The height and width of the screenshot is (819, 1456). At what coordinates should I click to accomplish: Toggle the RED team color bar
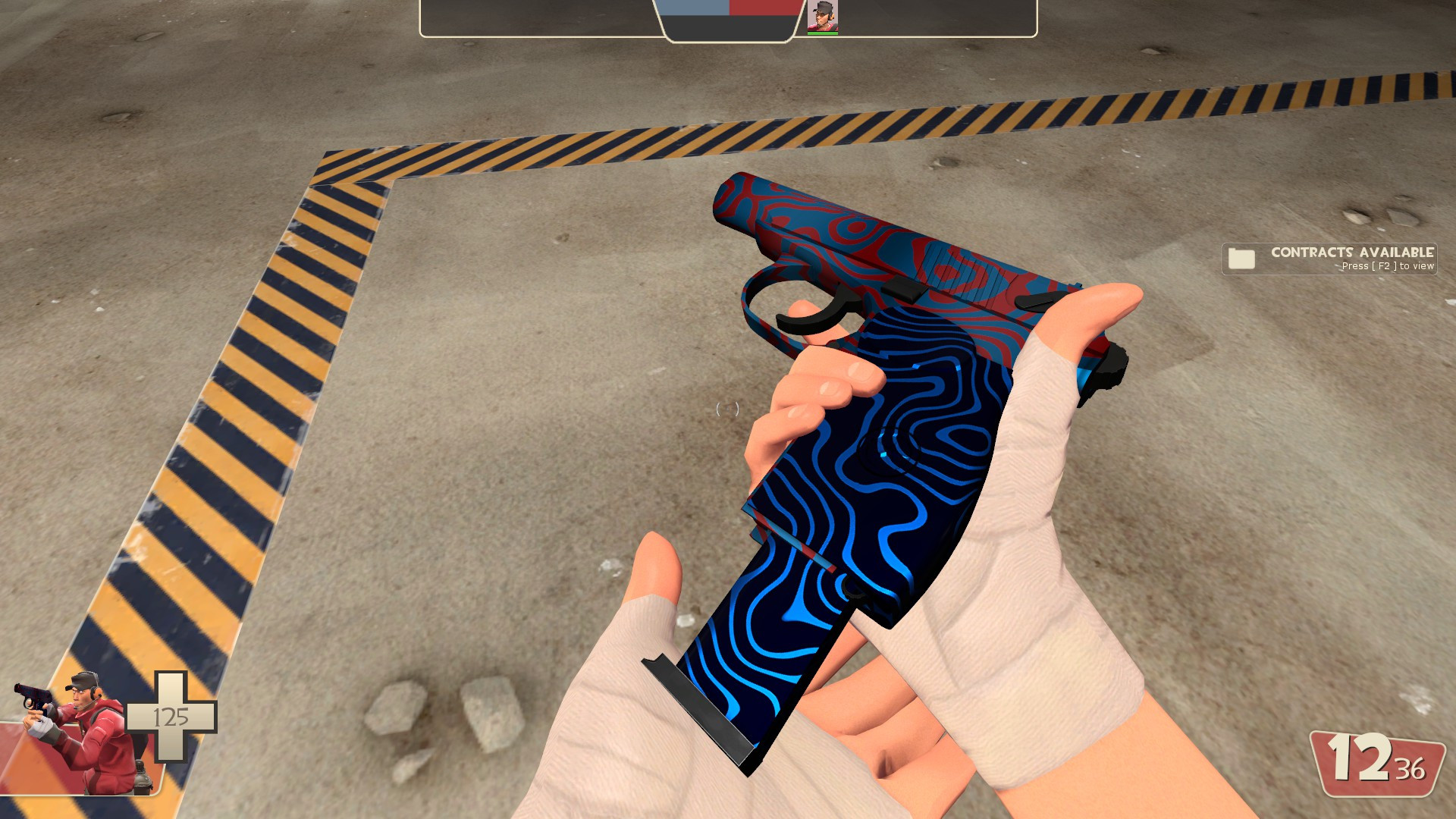(x=764, y=8)
